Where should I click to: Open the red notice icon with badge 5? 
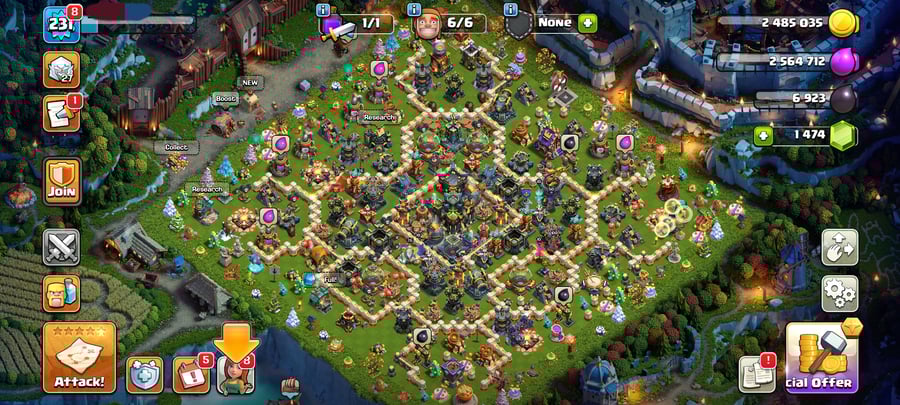(x=191, y=374)
